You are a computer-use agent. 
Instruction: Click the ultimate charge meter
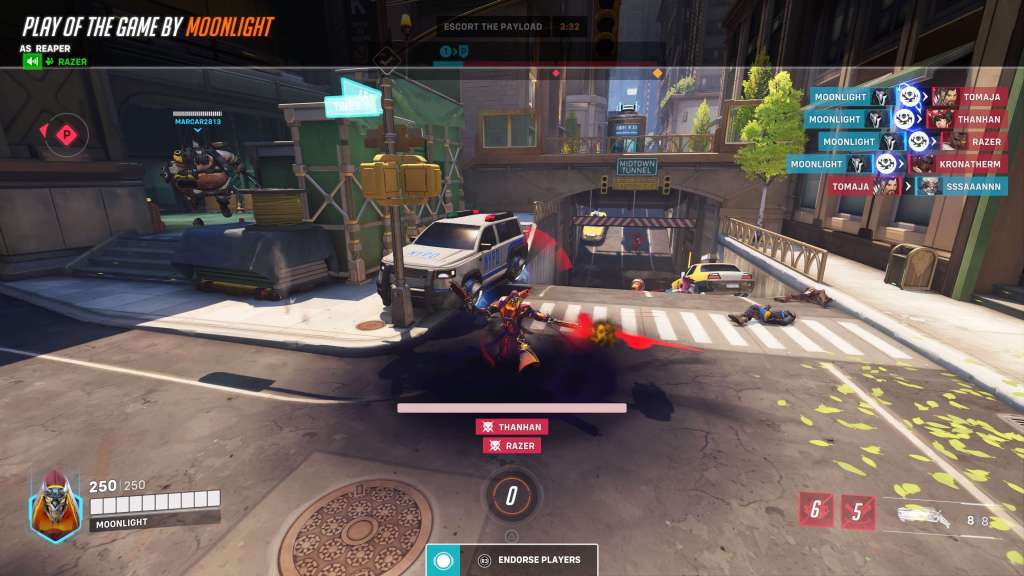pyautogui.click(x=511, y=494)
